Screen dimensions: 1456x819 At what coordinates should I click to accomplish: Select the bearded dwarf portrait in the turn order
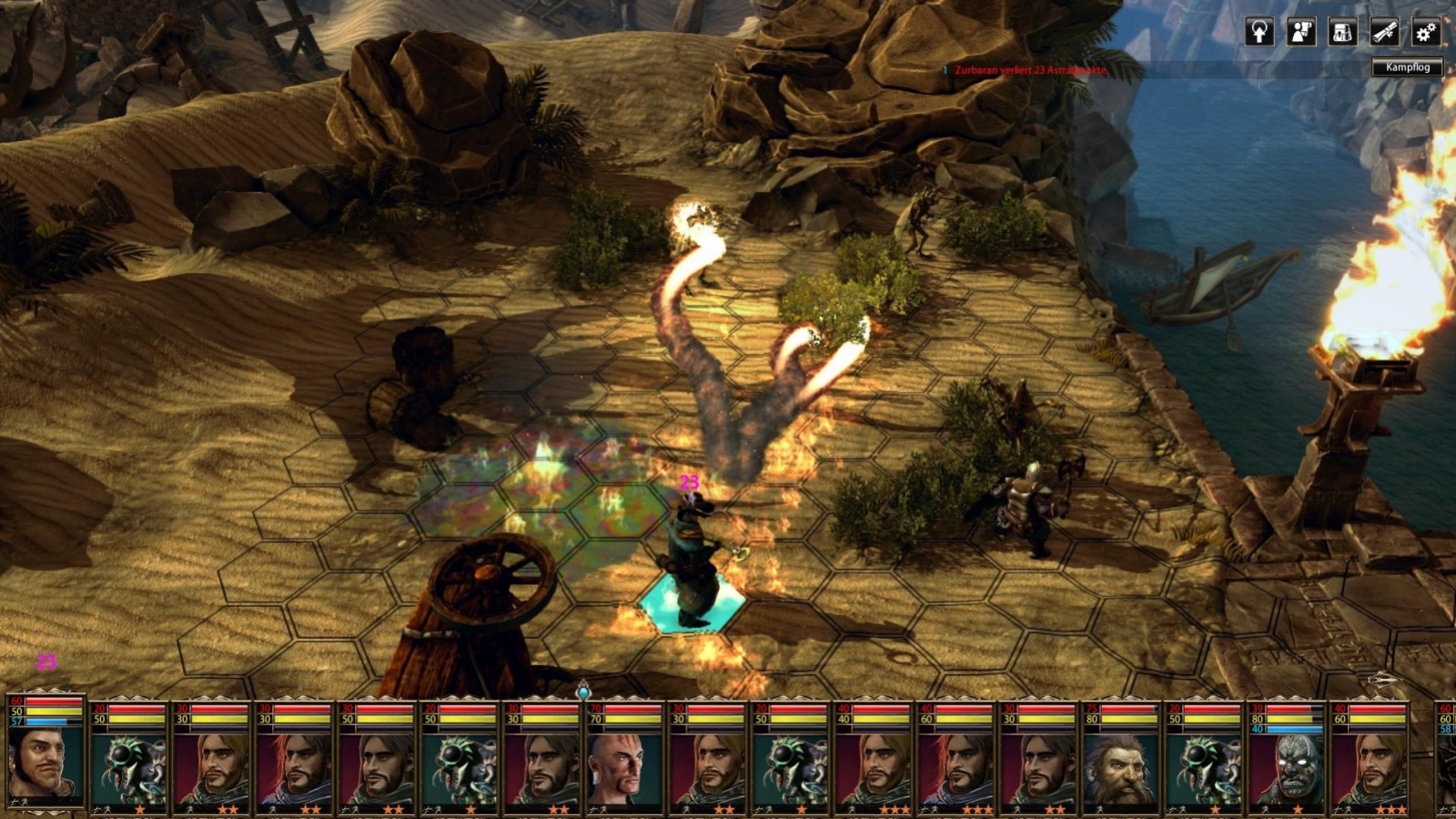(1121, 769)
